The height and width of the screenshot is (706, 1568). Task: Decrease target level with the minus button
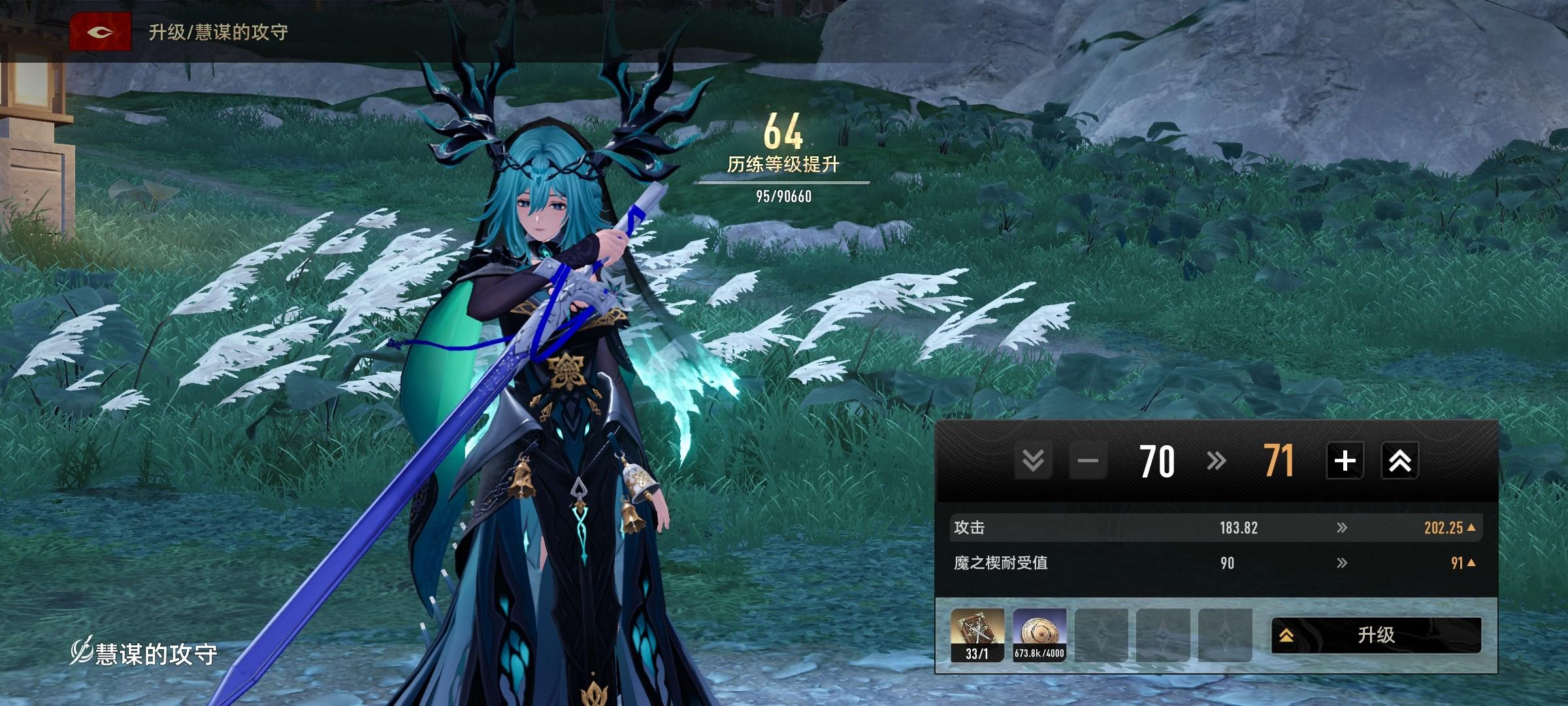tap(1088, 461)
